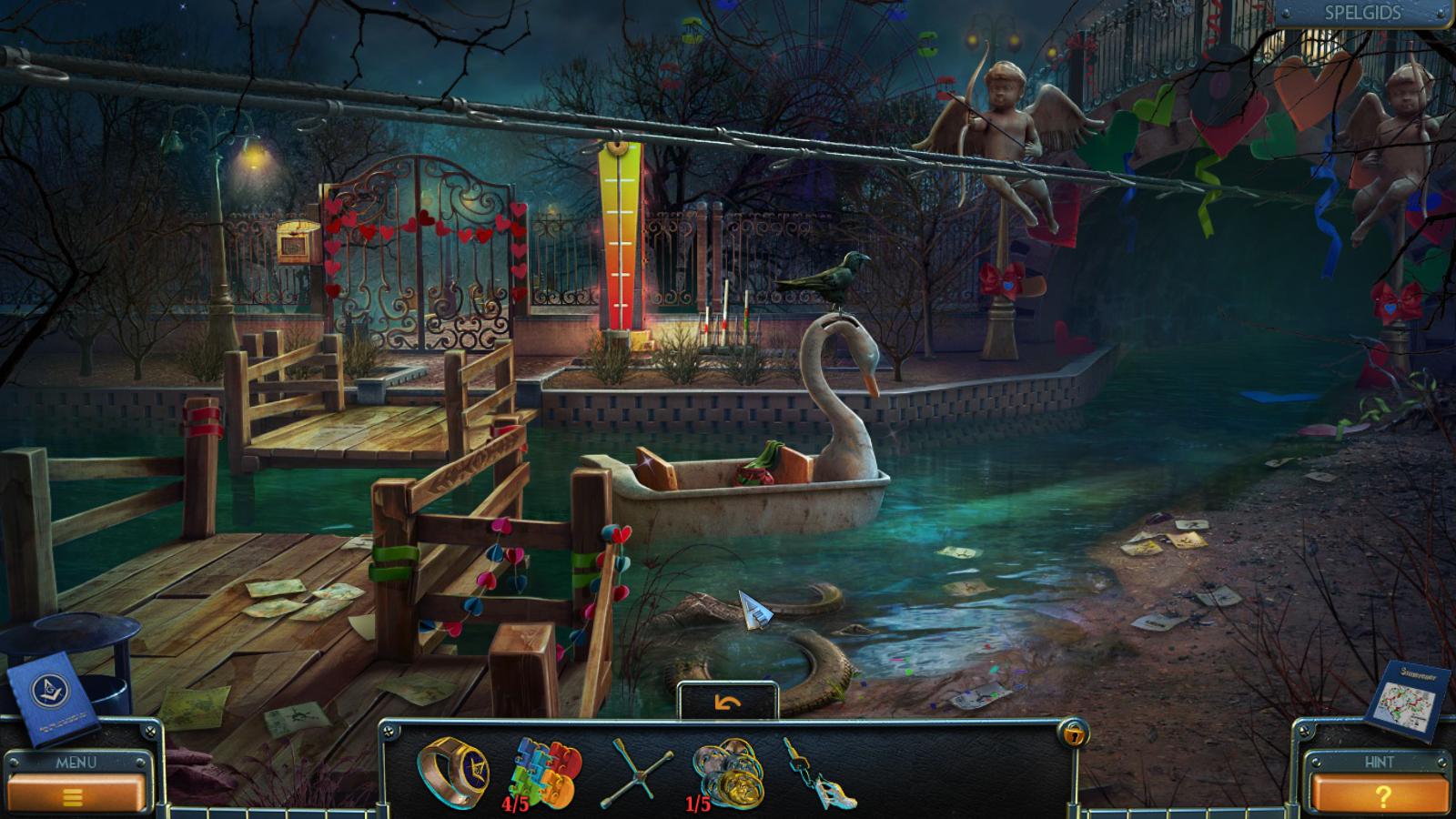Go back using the orange return arrow
The height and width of the screenshot is (819, 1456).
(728, 703)
